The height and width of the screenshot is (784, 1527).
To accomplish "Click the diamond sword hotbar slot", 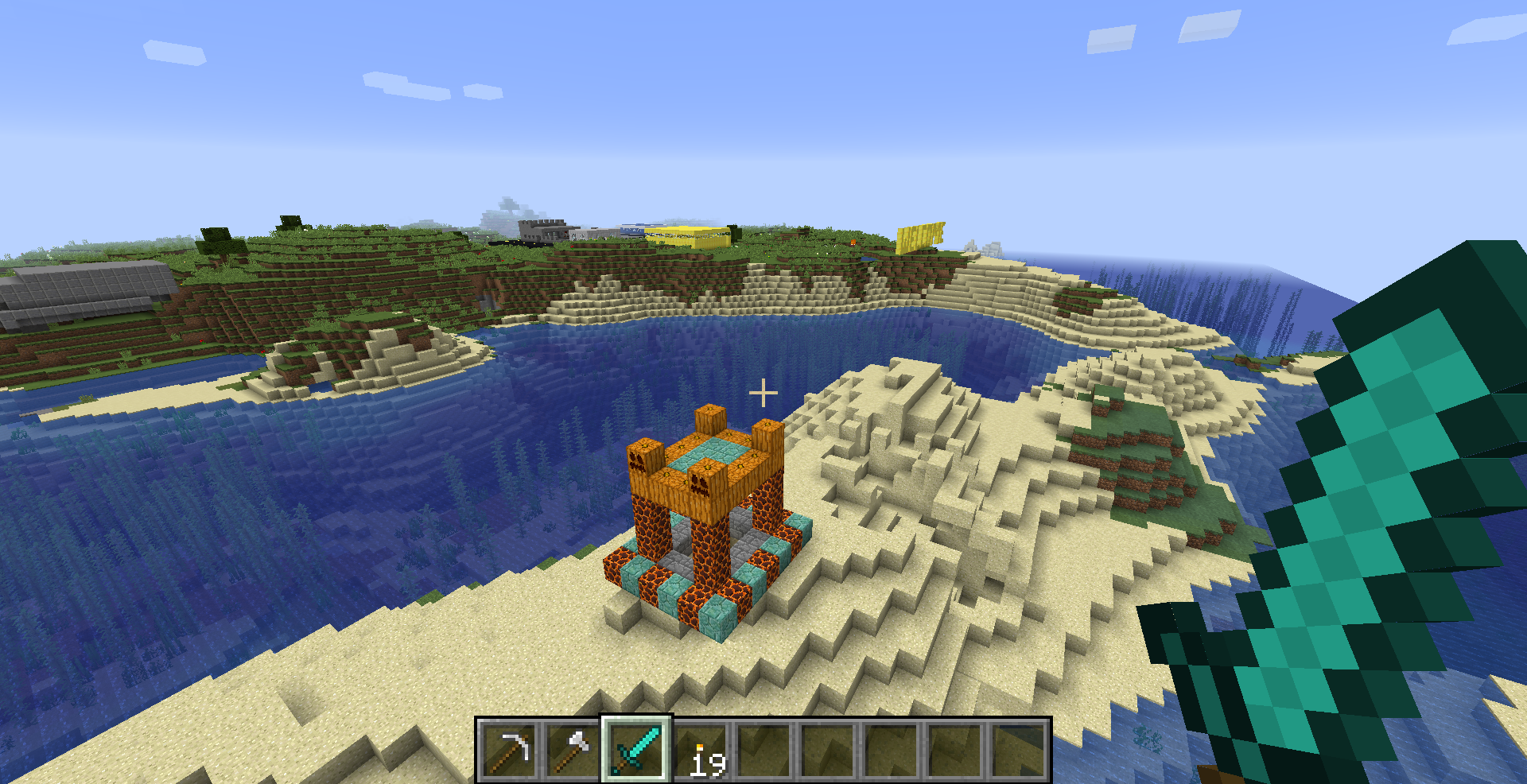I will pyautogui.click(x=636, y=749).
